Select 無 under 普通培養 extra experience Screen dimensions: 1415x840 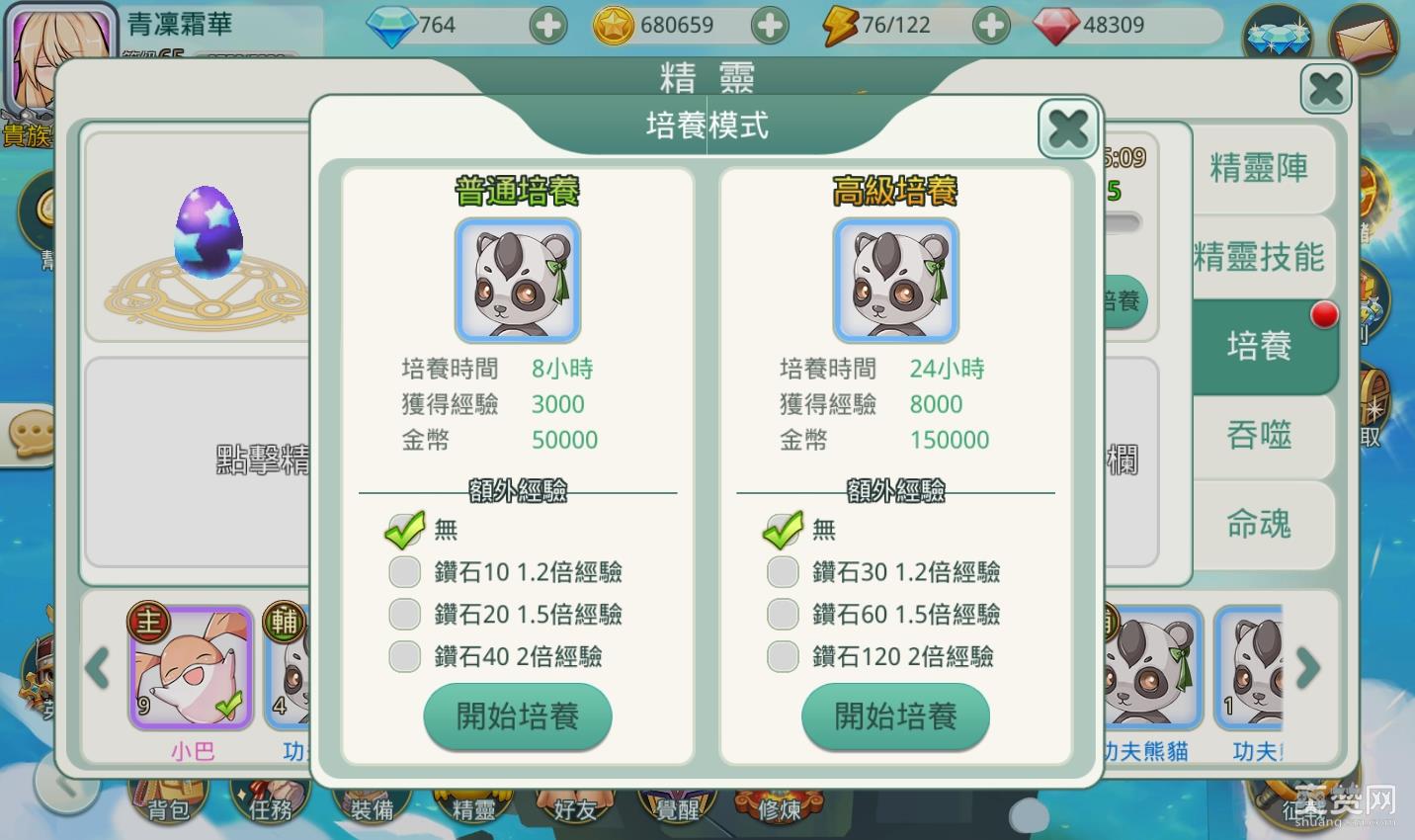pos(404,530)
